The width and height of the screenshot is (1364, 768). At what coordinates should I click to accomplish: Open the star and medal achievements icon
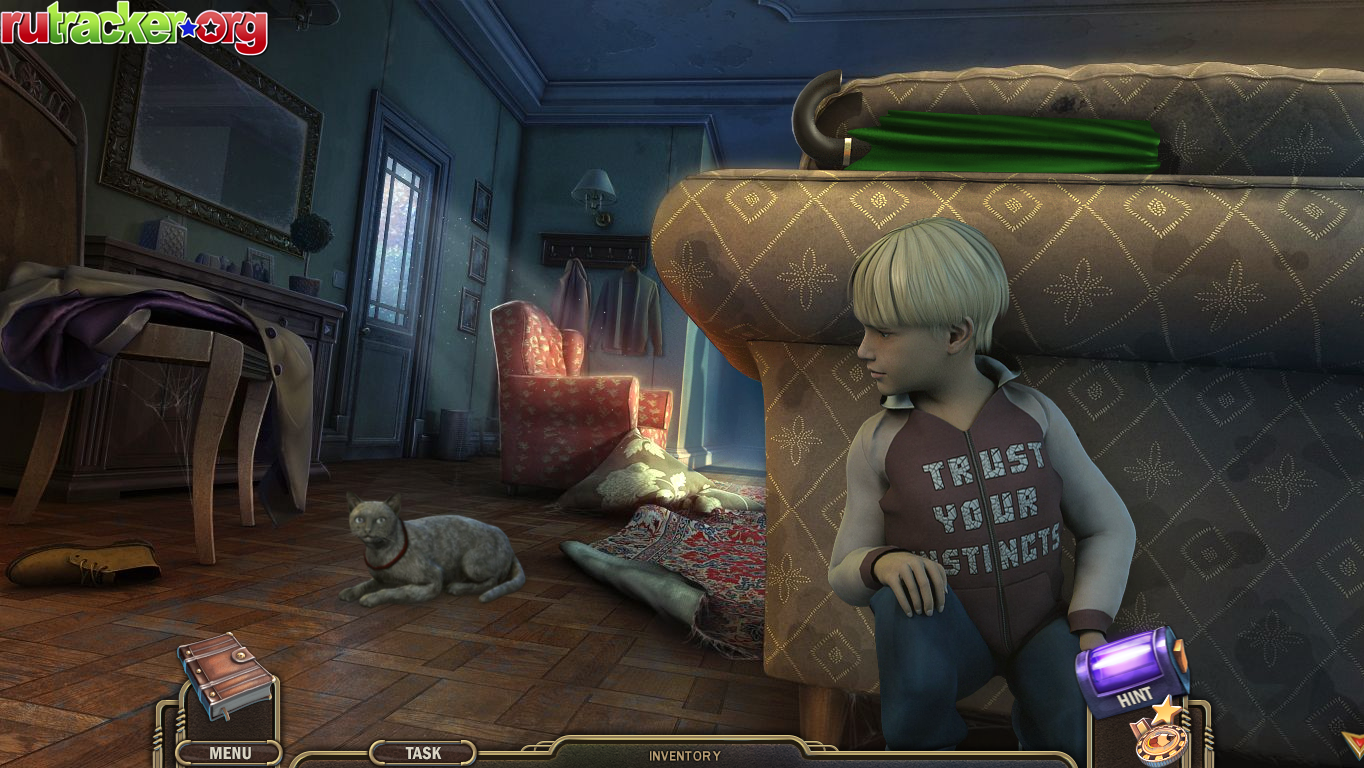[x=1159, y=737]
